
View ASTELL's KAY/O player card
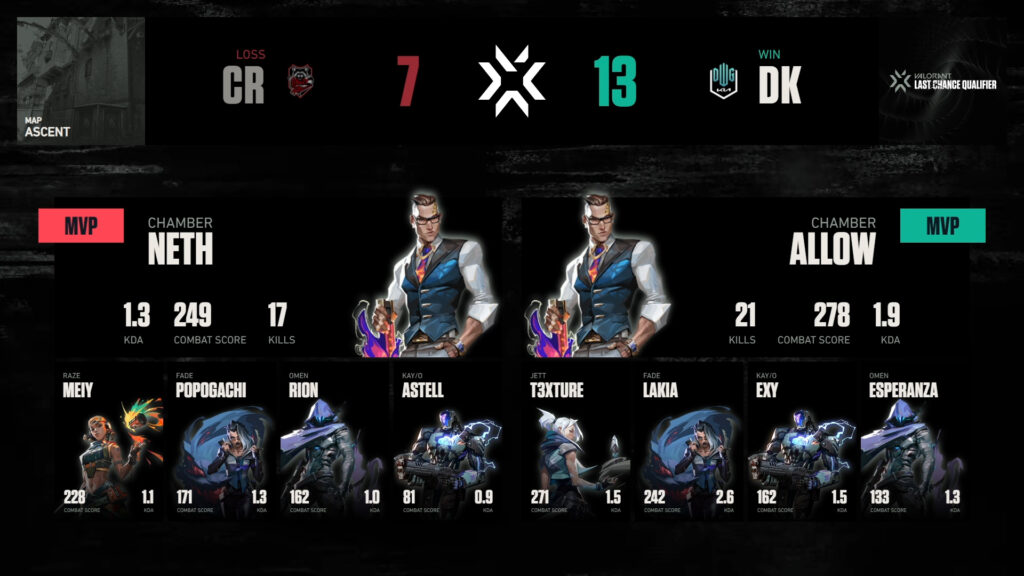pos(443,440)
